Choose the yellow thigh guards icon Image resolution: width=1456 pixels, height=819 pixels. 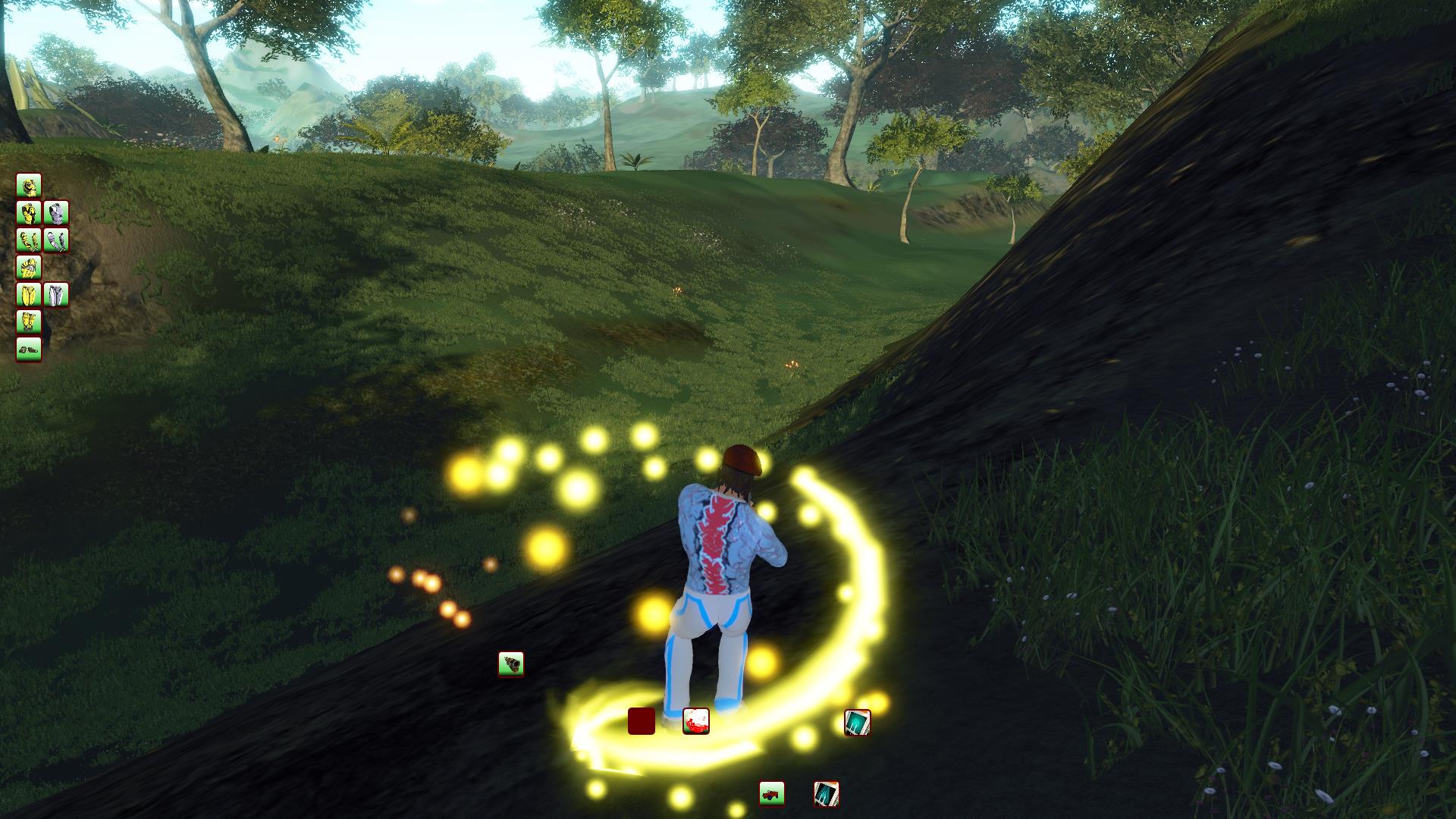point(29,294)
